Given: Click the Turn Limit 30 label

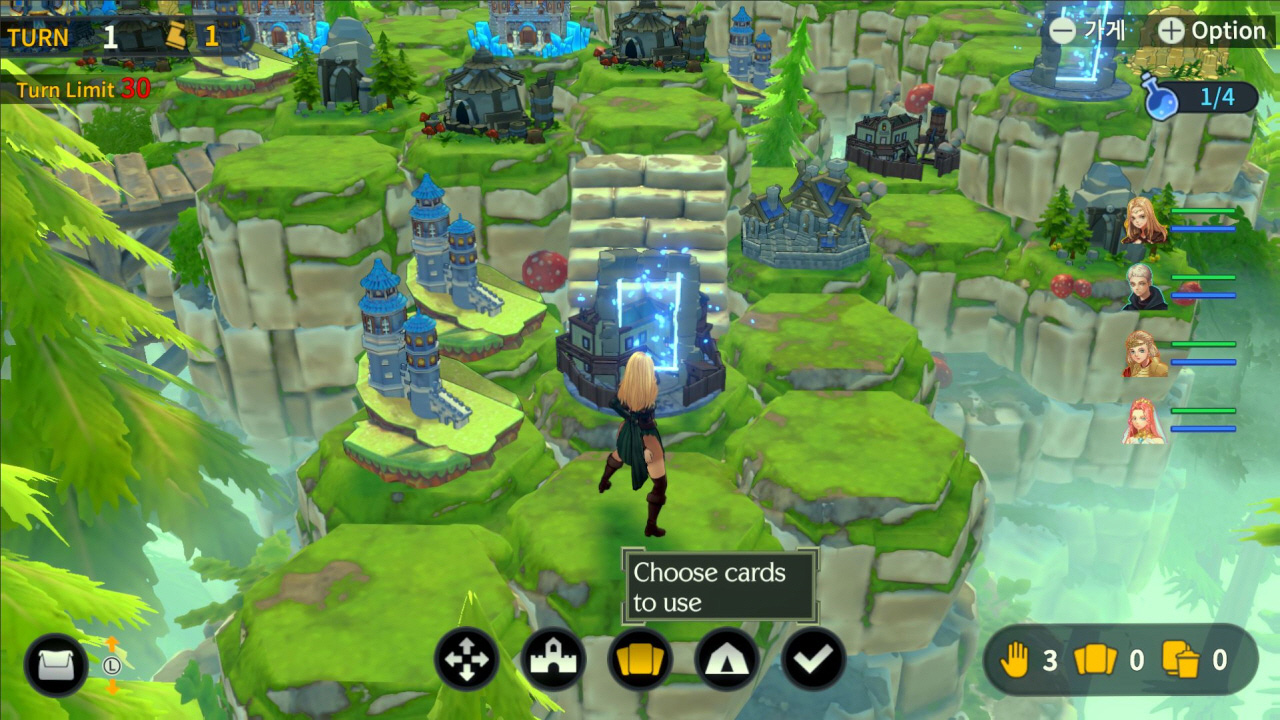Looking at the screenshot, I should (x=82, y=89).
